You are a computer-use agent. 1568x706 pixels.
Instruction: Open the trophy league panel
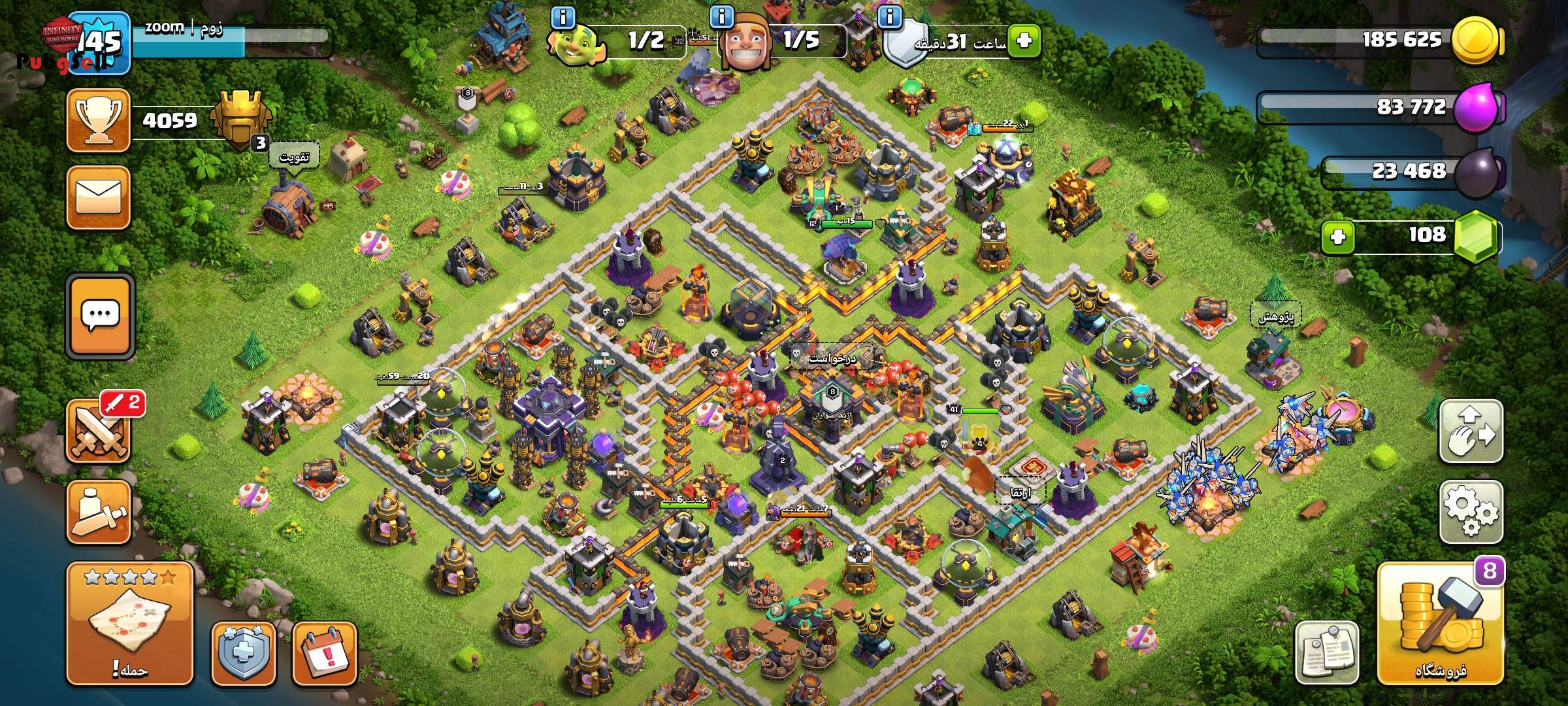(x=99, y=121)
